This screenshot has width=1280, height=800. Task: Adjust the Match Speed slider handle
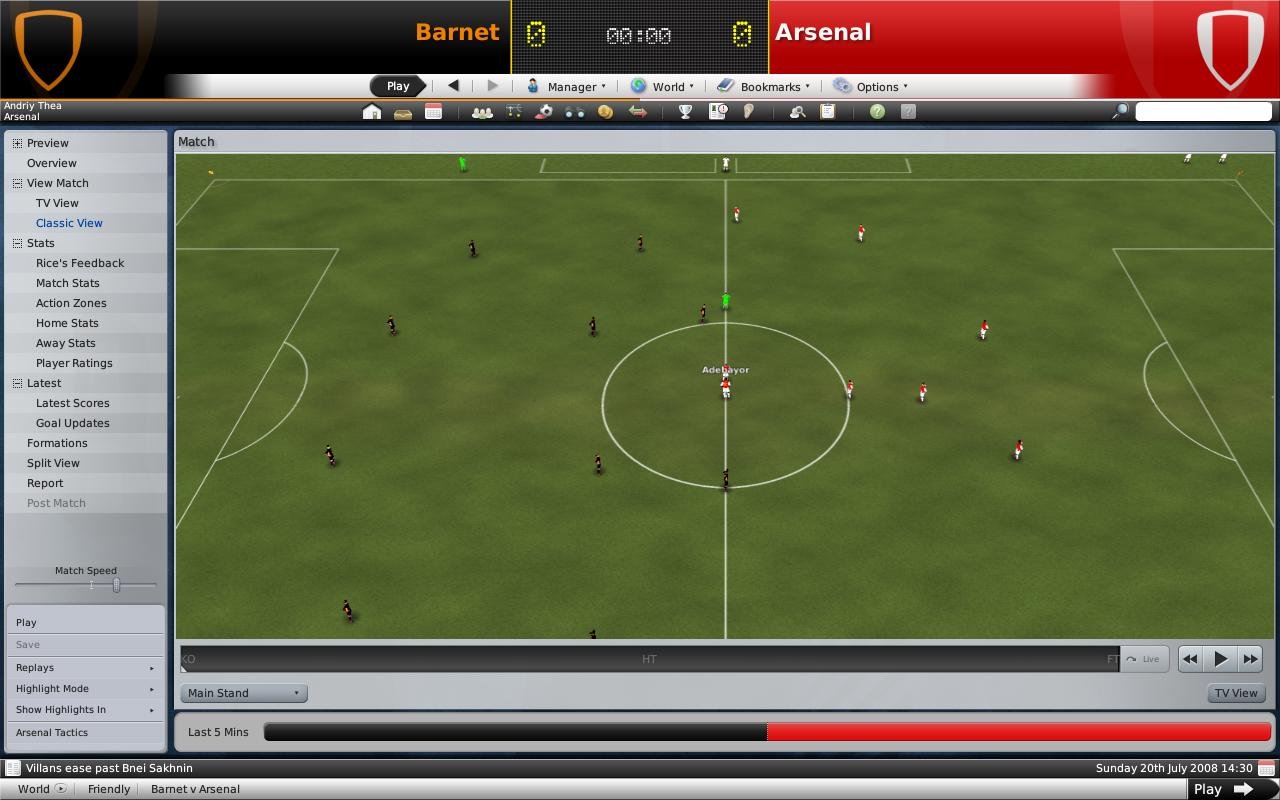click(x=116, y=585)
